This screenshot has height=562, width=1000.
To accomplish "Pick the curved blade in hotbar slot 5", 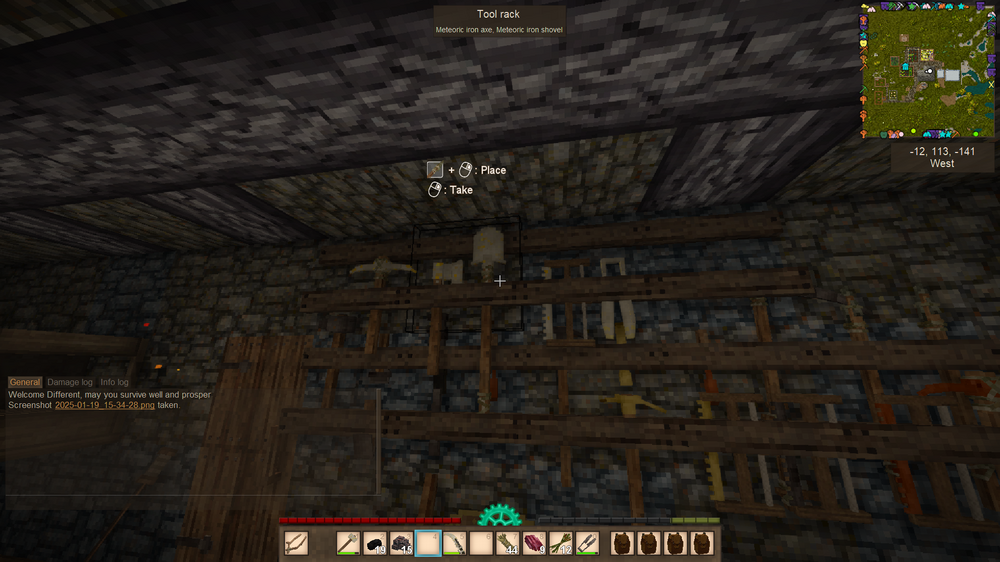I will (x=455, y=544).
